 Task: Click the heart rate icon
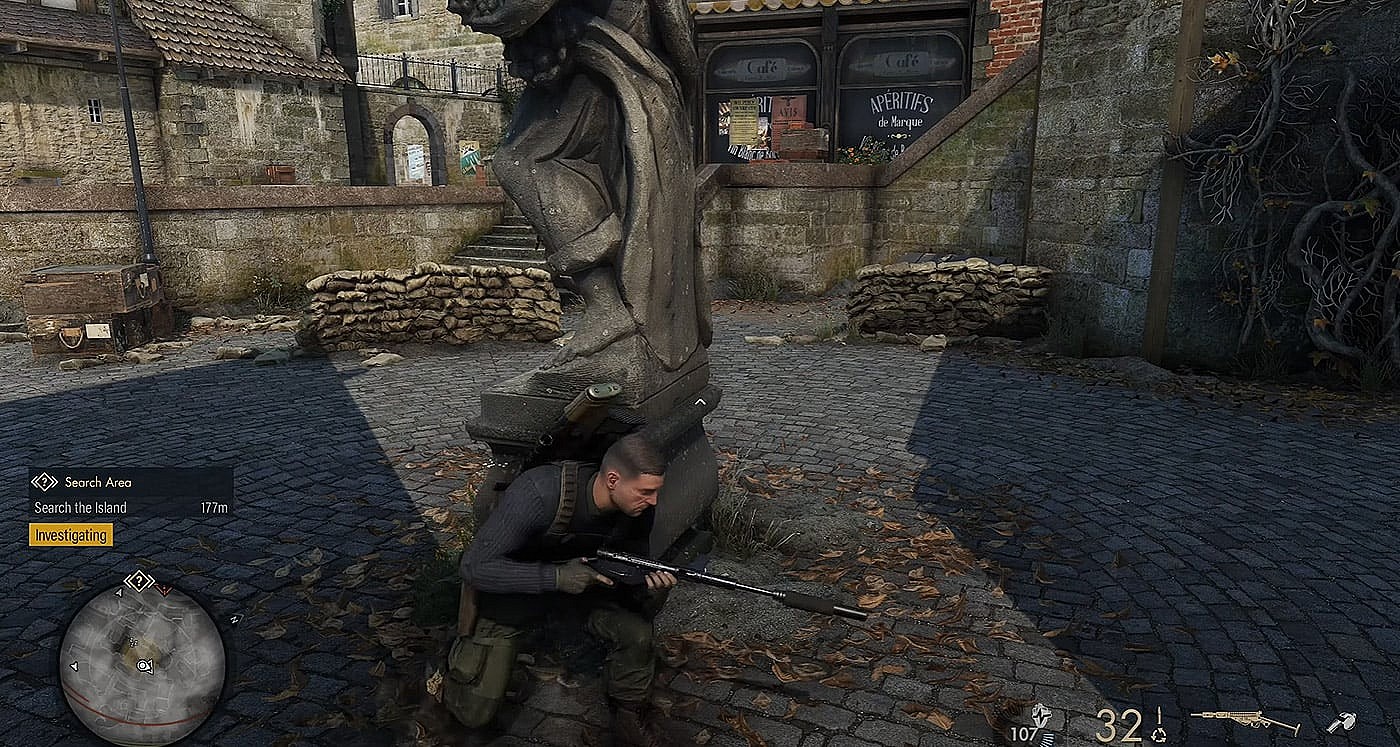click(1041, 715)
